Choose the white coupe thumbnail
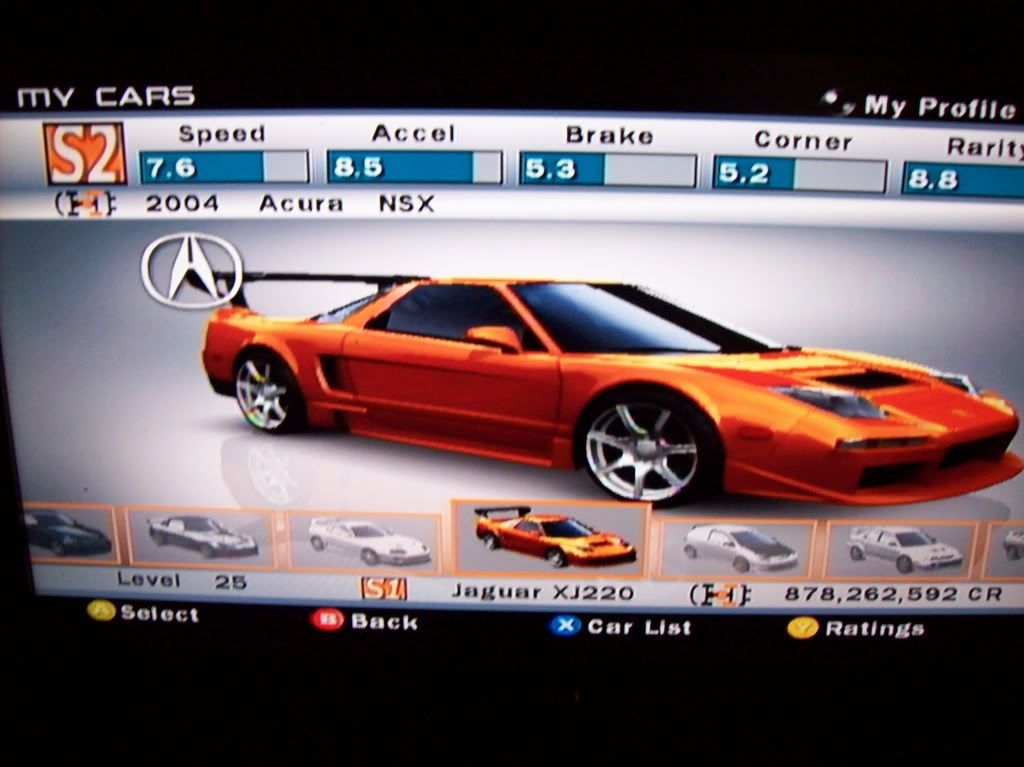1024x767 pixels. coord(367,542)
